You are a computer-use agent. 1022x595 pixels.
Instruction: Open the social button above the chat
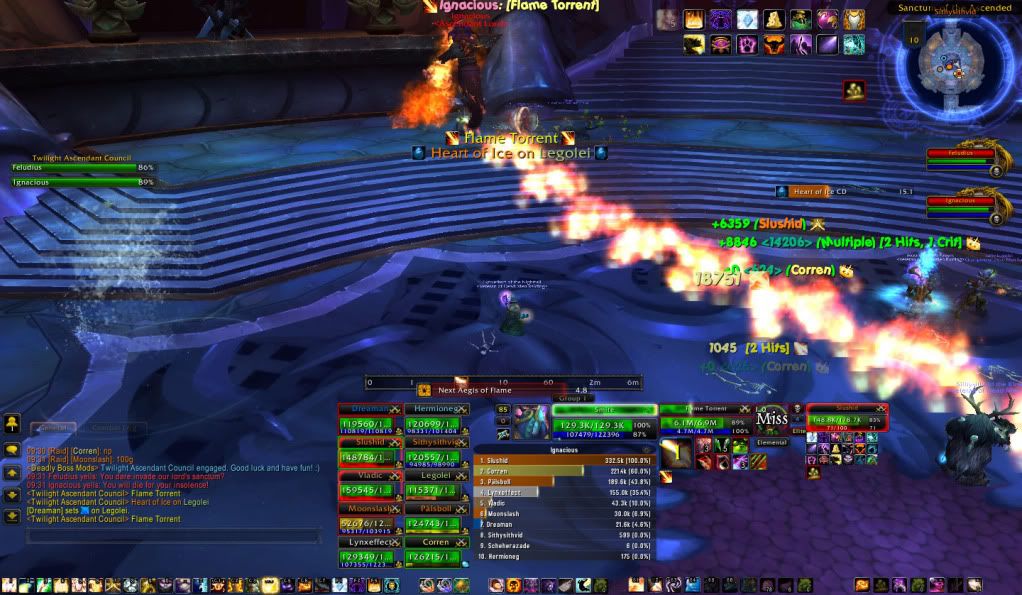tap(12, 424)
